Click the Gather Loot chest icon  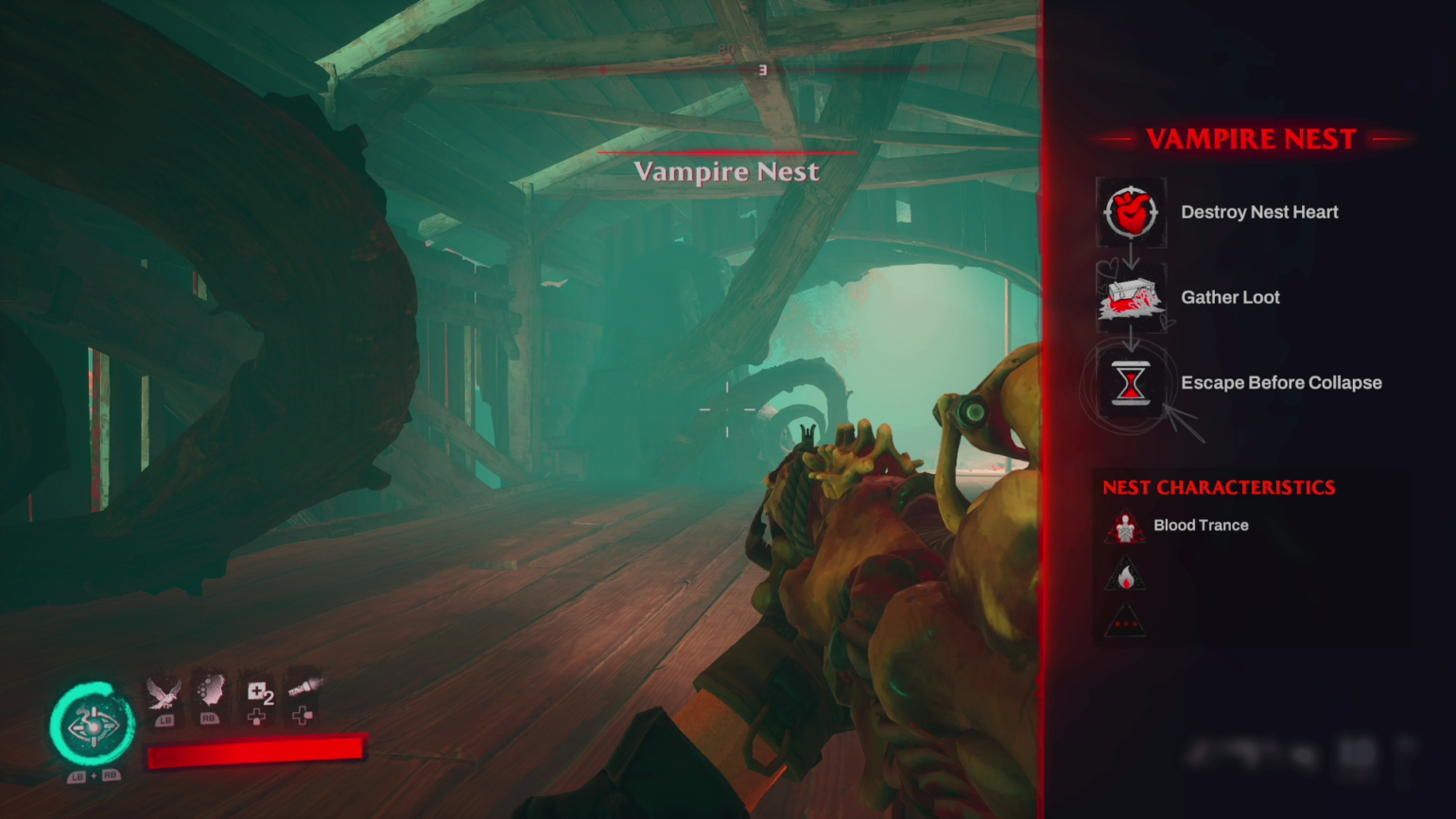coord(1131,297)
